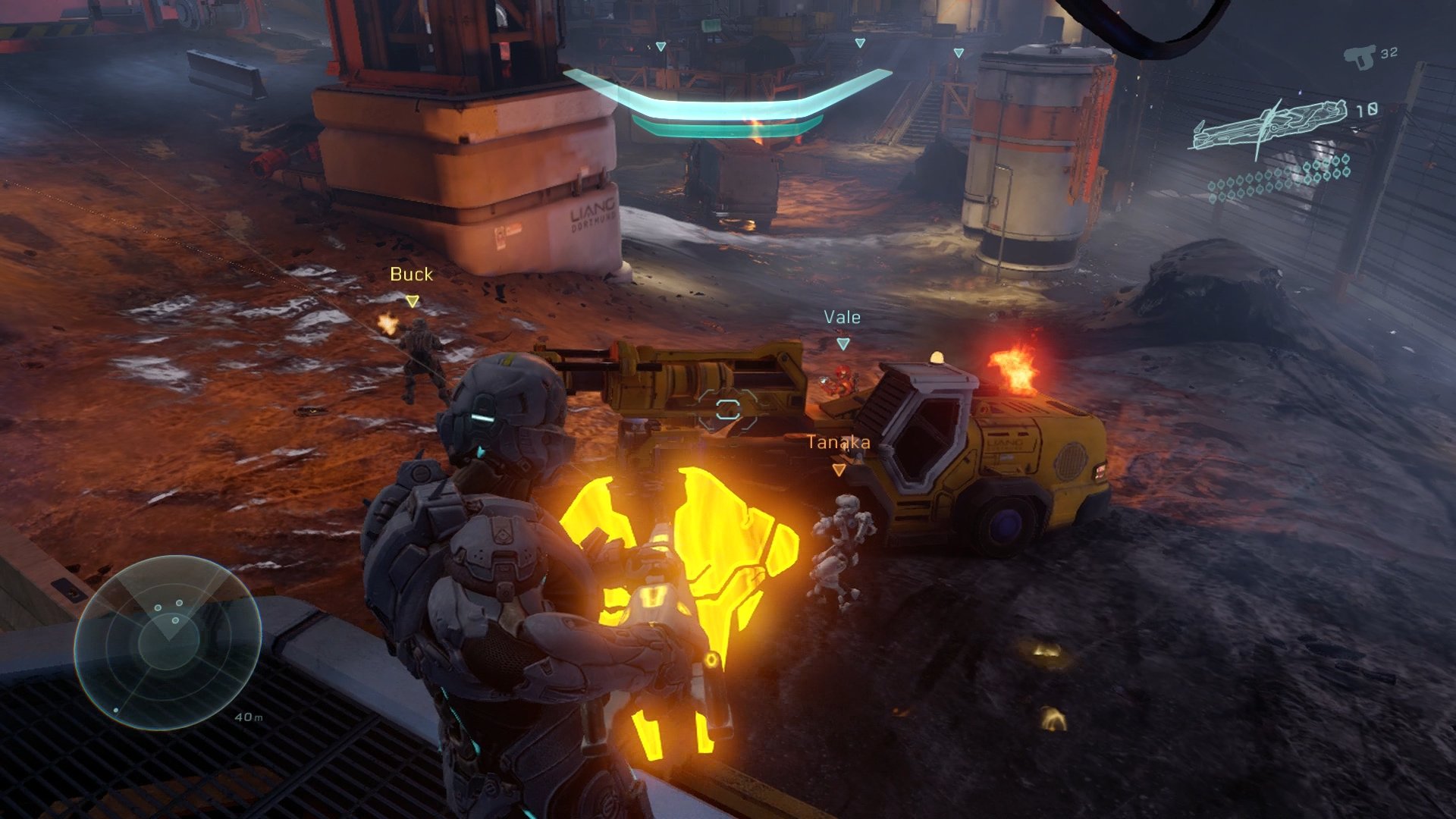This screenshot has height=819, width=1456.
Task: Click the rightmost waypoint triangle near the silo
Action: pos(959,53)
